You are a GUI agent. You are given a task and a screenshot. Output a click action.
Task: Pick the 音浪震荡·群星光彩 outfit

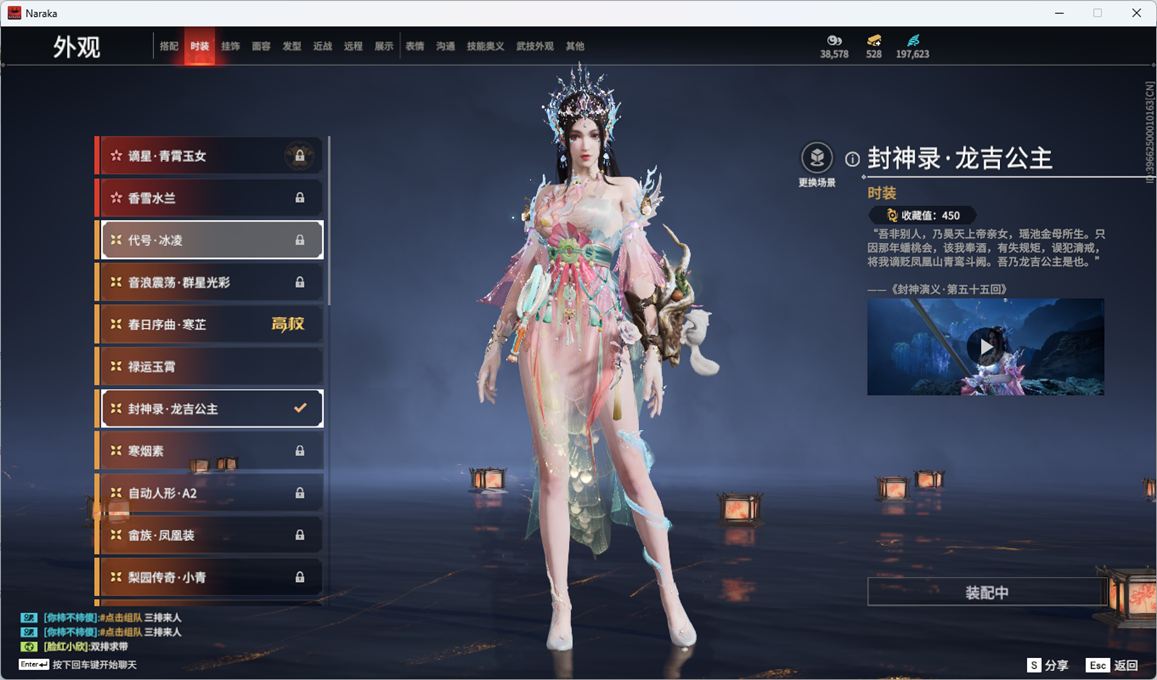(x=210, y=283)
